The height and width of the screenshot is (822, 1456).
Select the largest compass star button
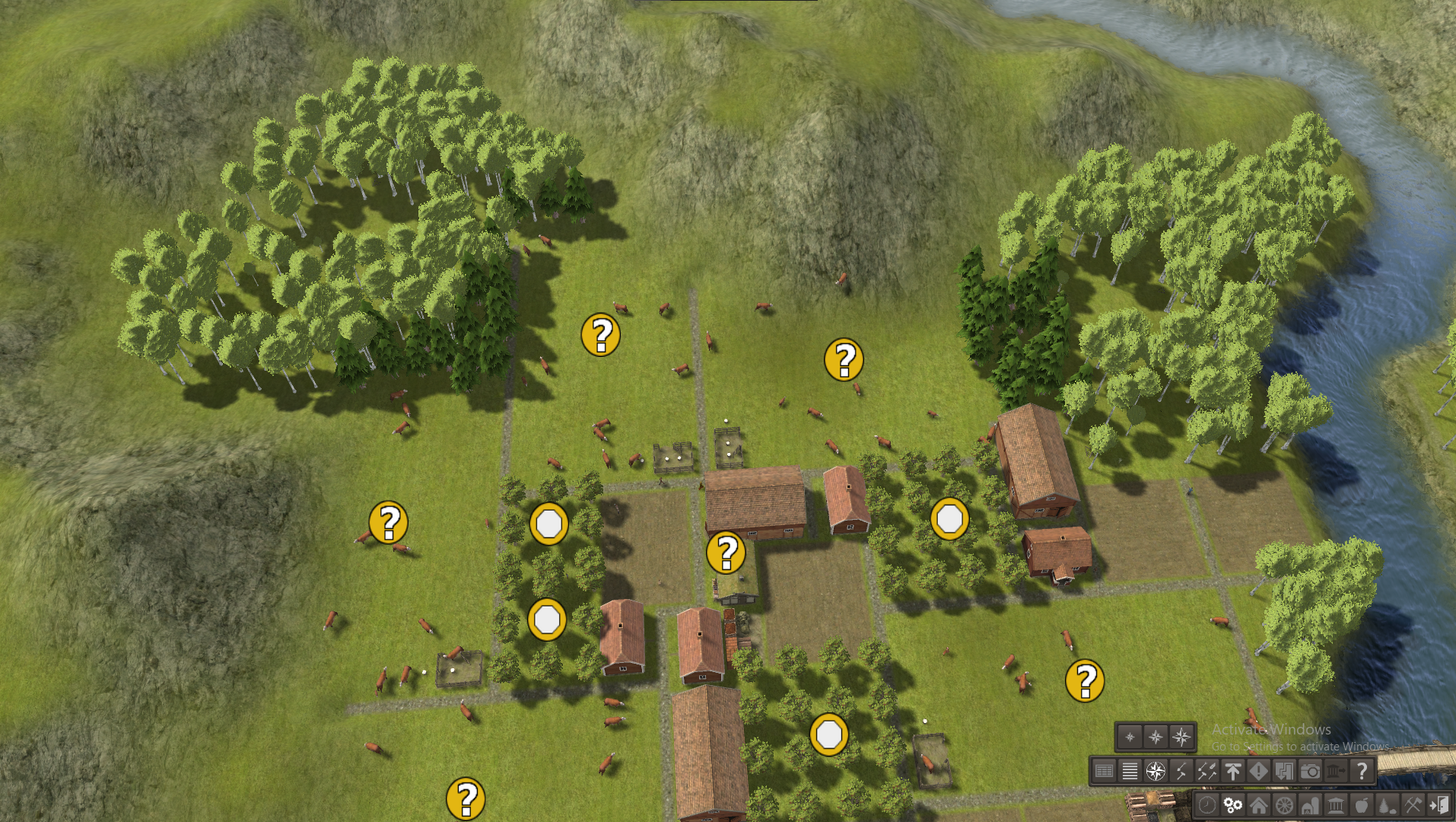click(x=1181, y=737)
